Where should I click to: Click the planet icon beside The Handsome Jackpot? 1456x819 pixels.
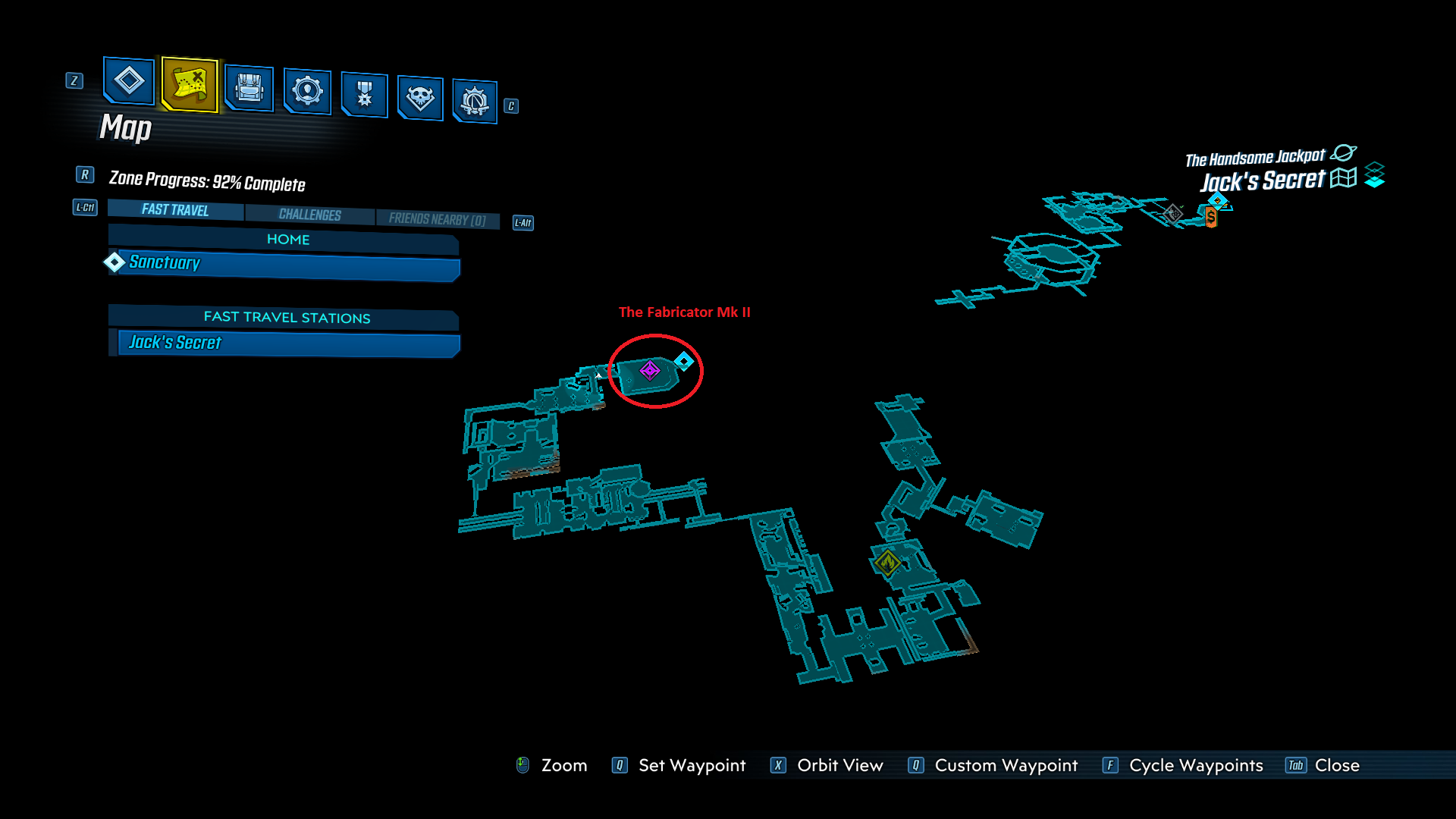[x=1345, y=153]
